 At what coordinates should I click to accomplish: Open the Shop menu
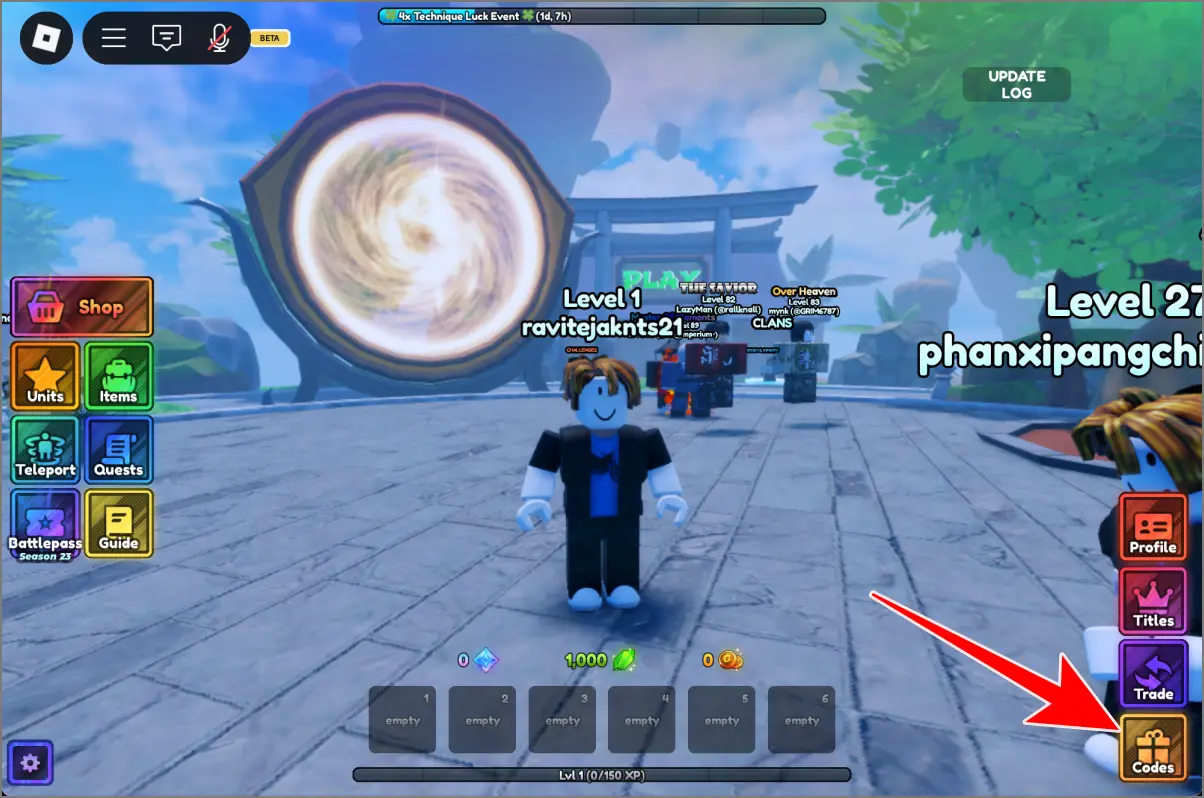[x=82, y=307]
